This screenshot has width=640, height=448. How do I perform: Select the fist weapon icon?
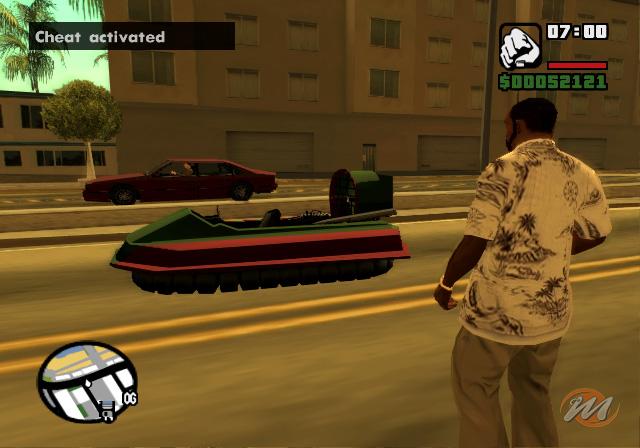[520, 45]
